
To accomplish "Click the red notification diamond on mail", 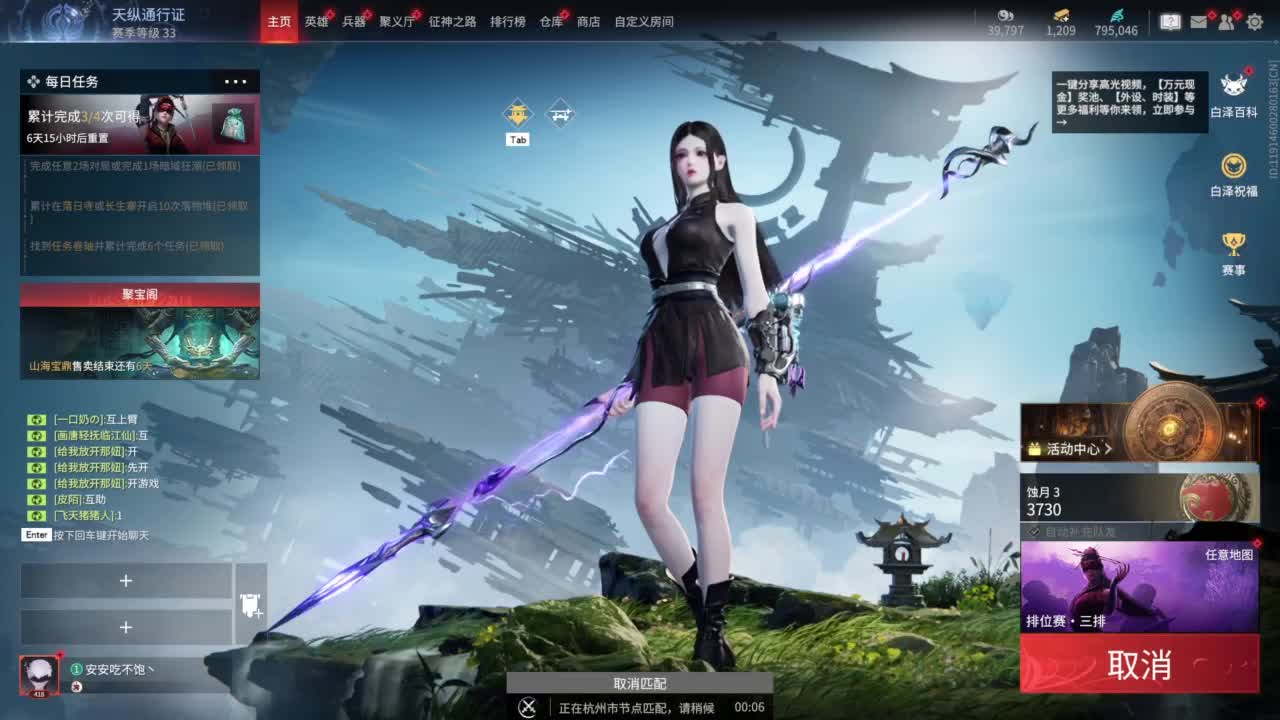I will pos(1212,14).
